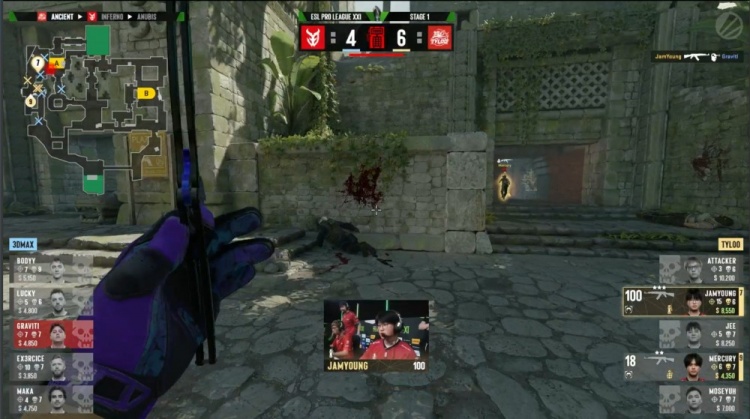This screenshot has height=419, width=750.
Task: Click the TYLOO team label
Action: pyautogui.click(x=729, y=244)
